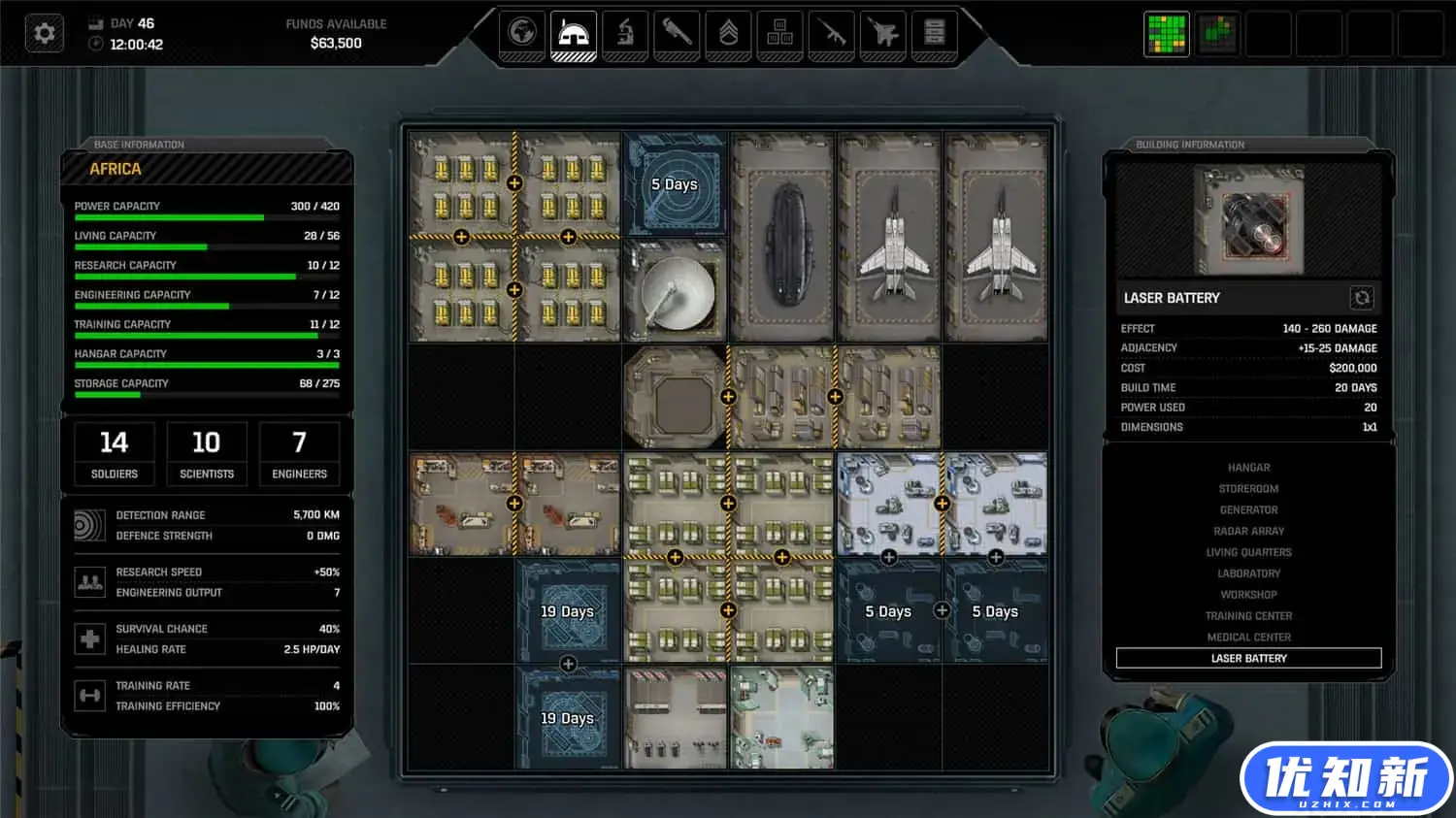Open the gear settings menu
Image resolution: width=1456 pixels, height=818 pixels.
pyautogui.click(x=45, y=33)
